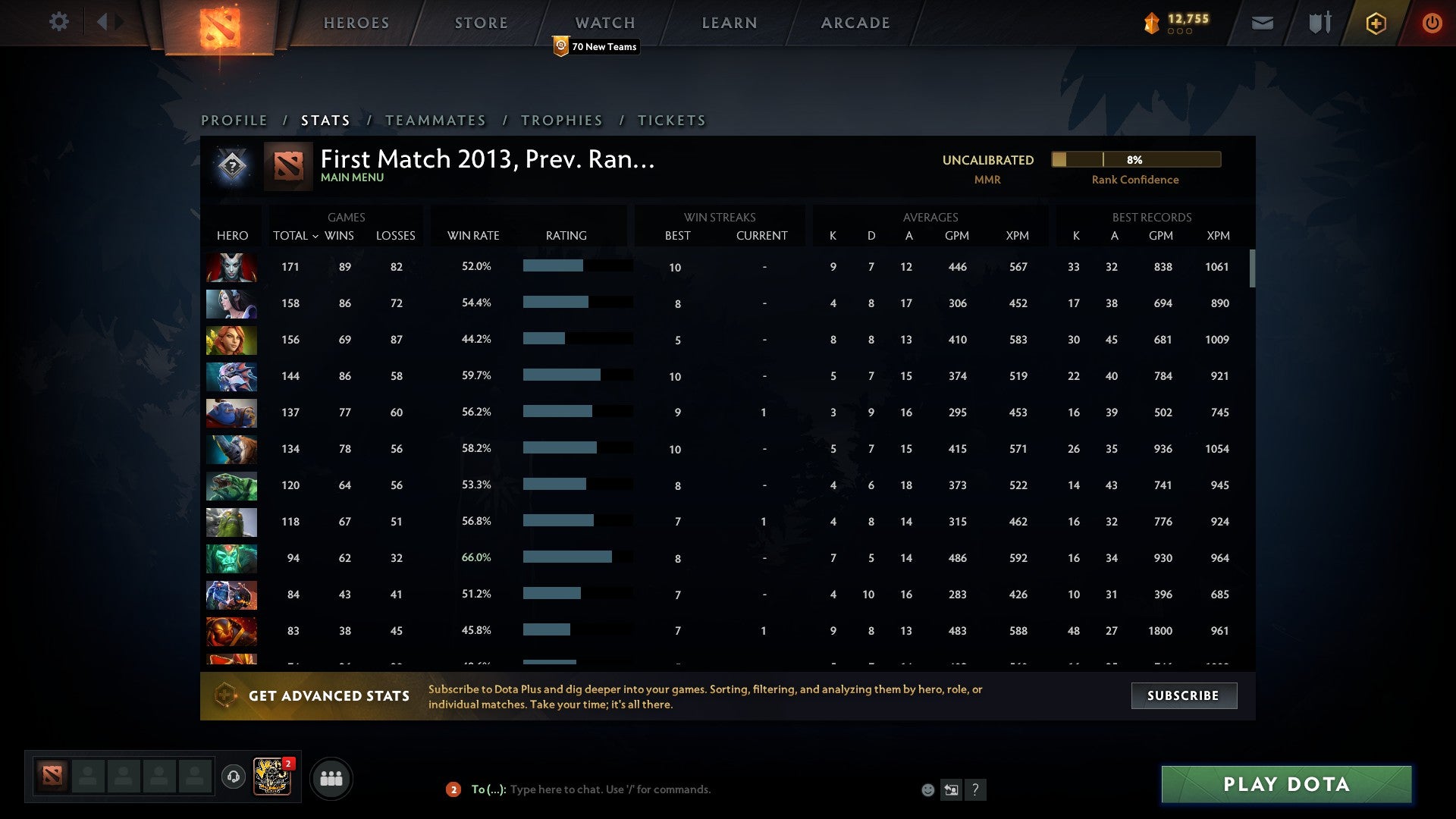Open the settings gear
Viewport: 1456px width, 819px height.
tap(59, 22)
